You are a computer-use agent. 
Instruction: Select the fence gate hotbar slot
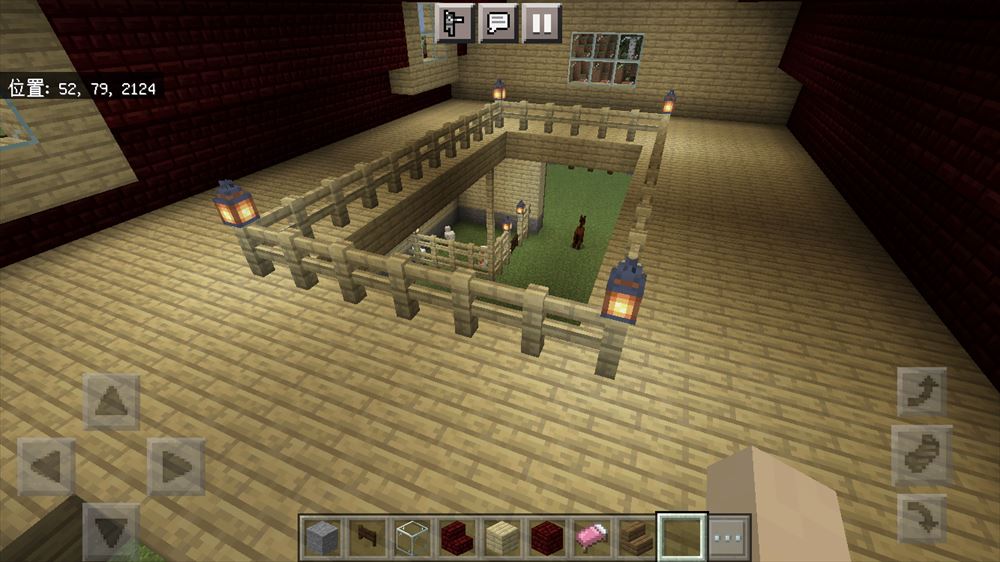(x=367, y=539)
